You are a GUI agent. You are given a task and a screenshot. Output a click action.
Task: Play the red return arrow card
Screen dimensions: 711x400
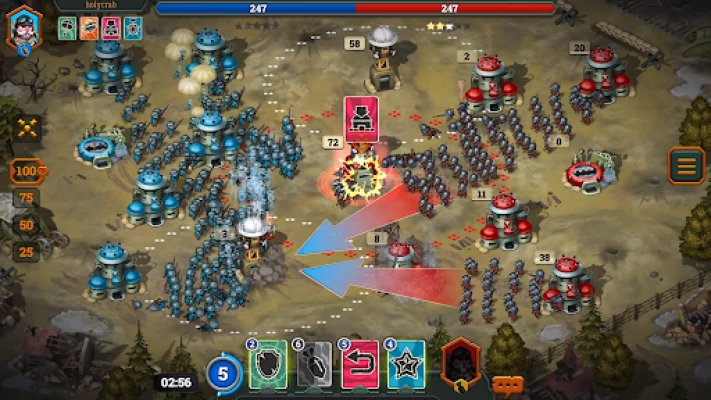[x=360, y=365]
